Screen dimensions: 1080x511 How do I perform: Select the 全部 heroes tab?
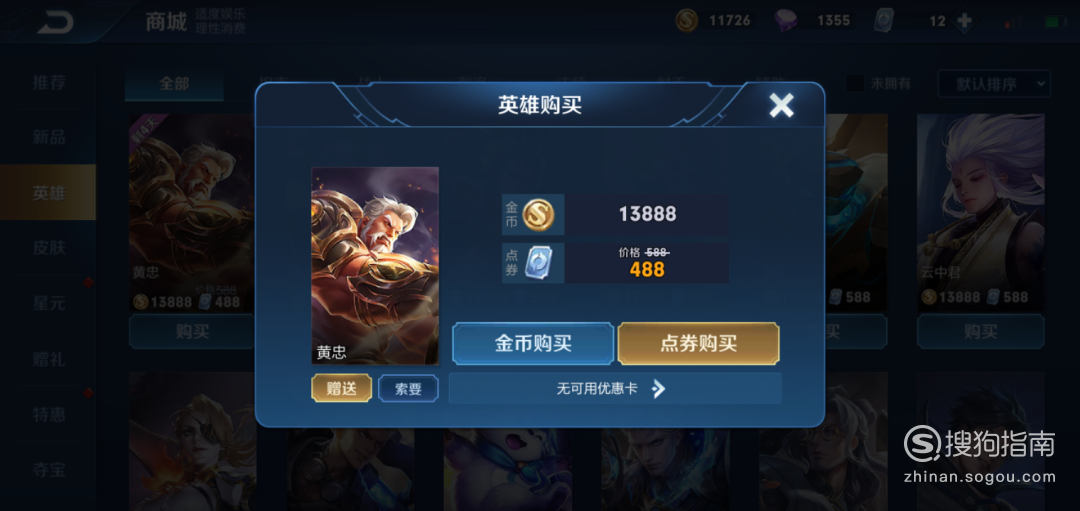174,84
